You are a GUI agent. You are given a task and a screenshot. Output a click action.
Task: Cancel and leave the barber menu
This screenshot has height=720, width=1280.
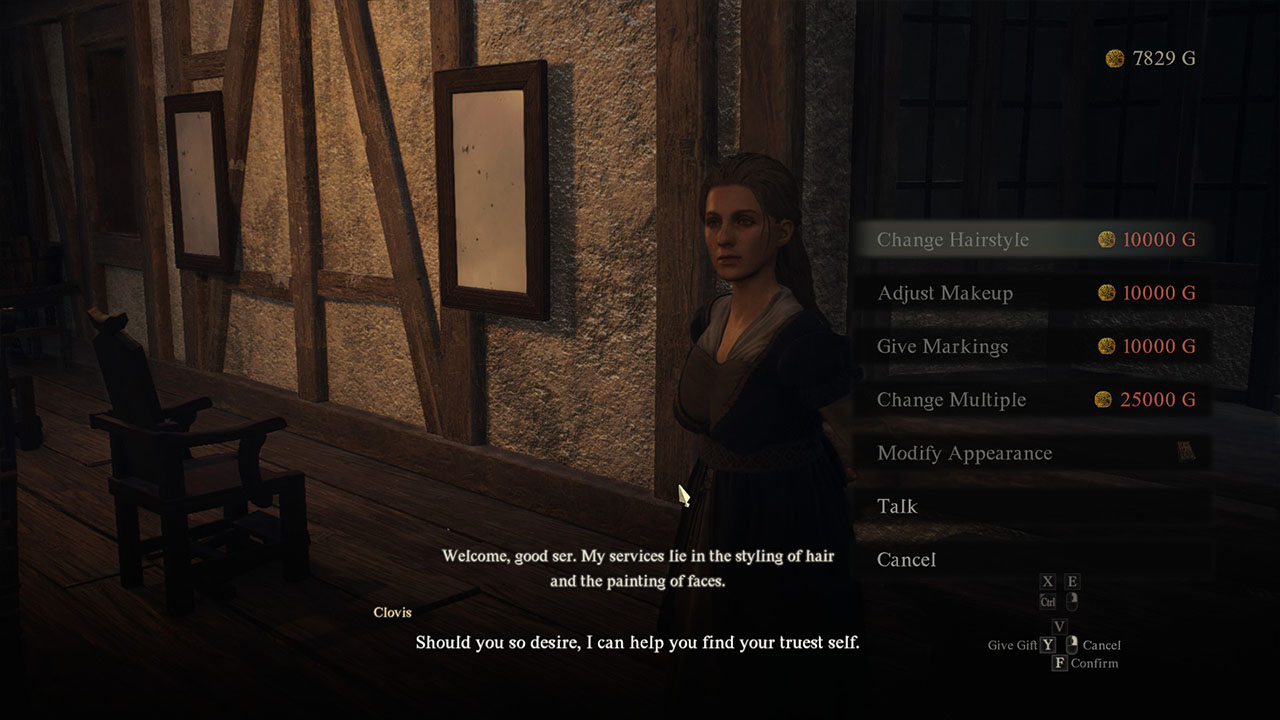(1034, 560)
